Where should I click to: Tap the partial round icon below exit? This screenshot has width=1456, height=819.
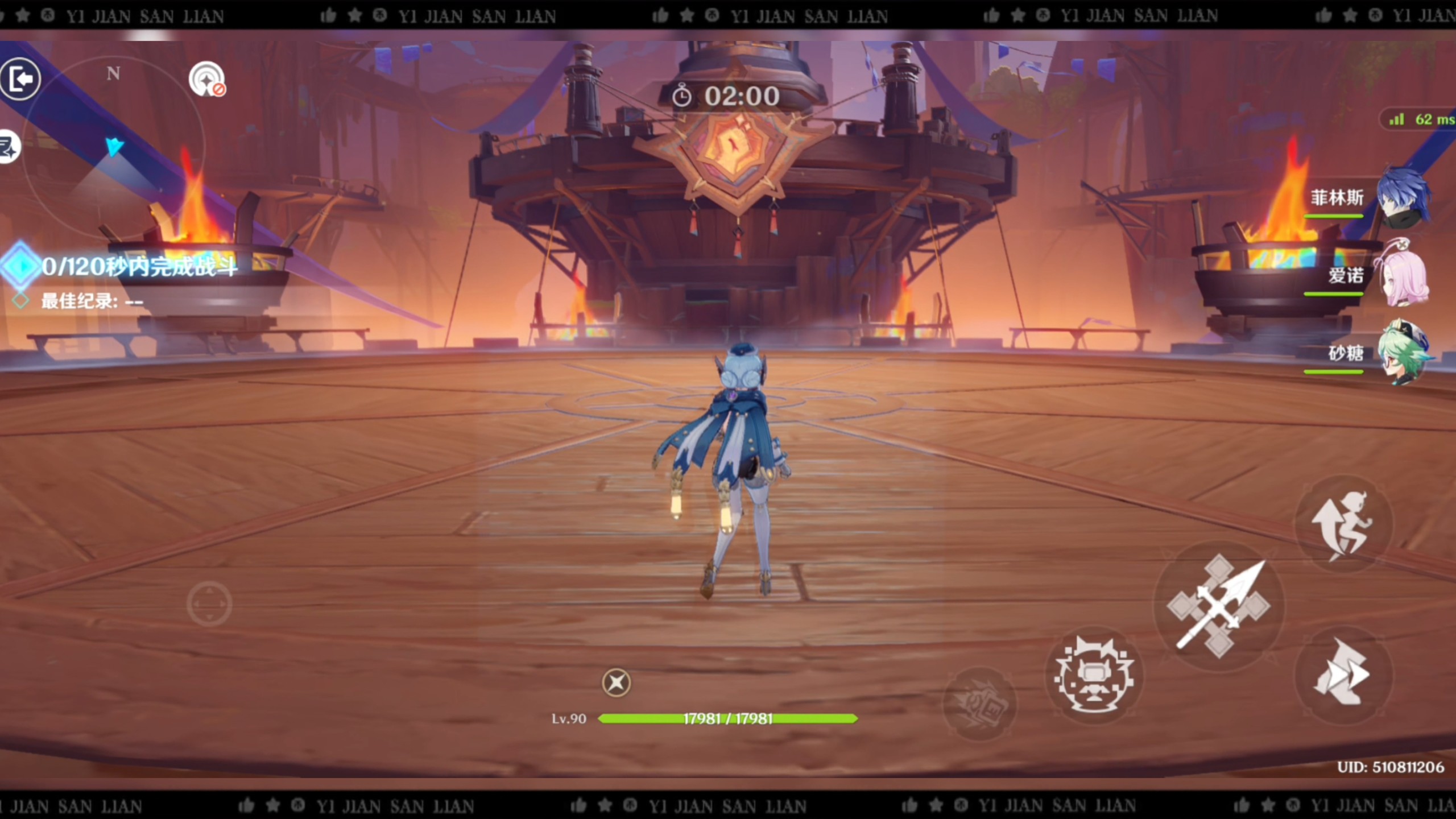pyautogui.click(x=9, y=147)
